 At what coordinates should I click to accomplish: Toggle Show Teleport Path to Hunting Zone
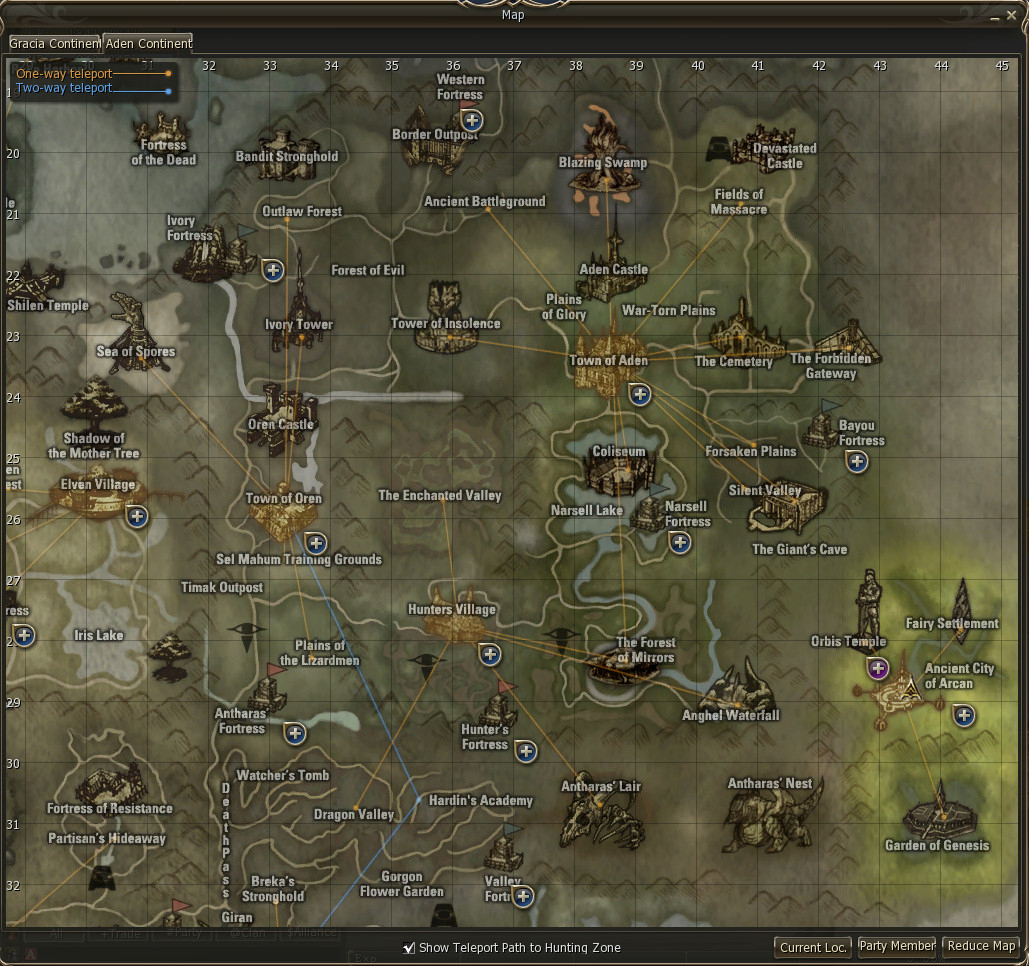(x=408, y=947)
